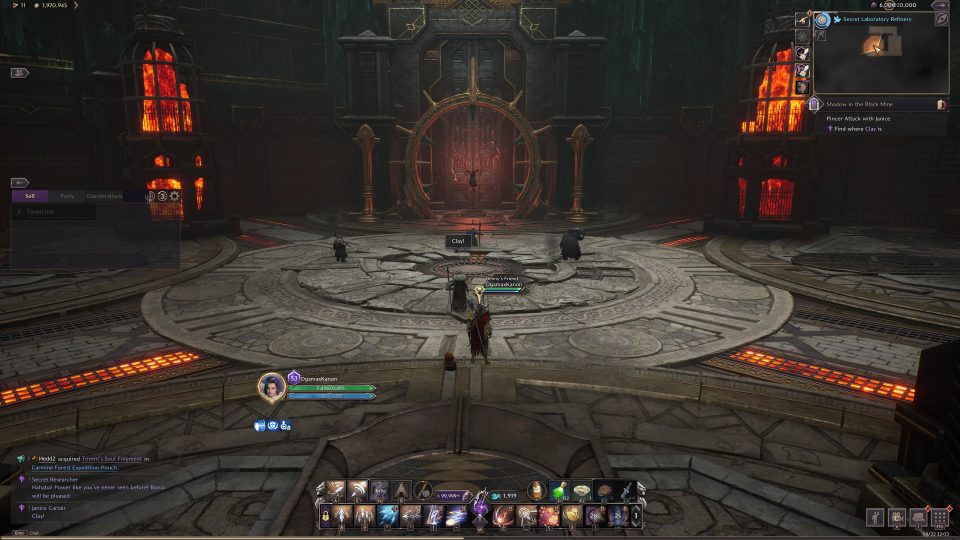Open the character silhouette menu icon

coord(875,517)
